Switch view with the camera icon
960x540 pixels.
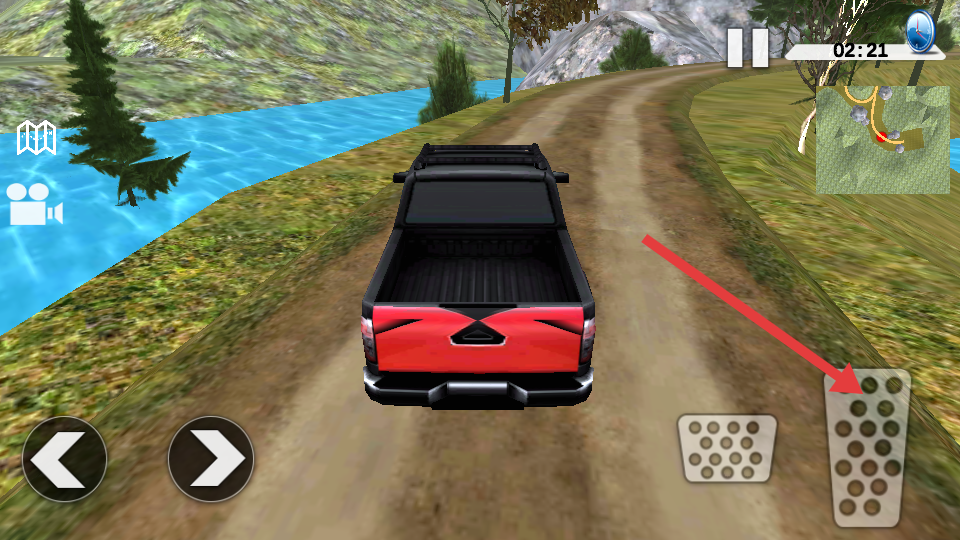point(35,204)
